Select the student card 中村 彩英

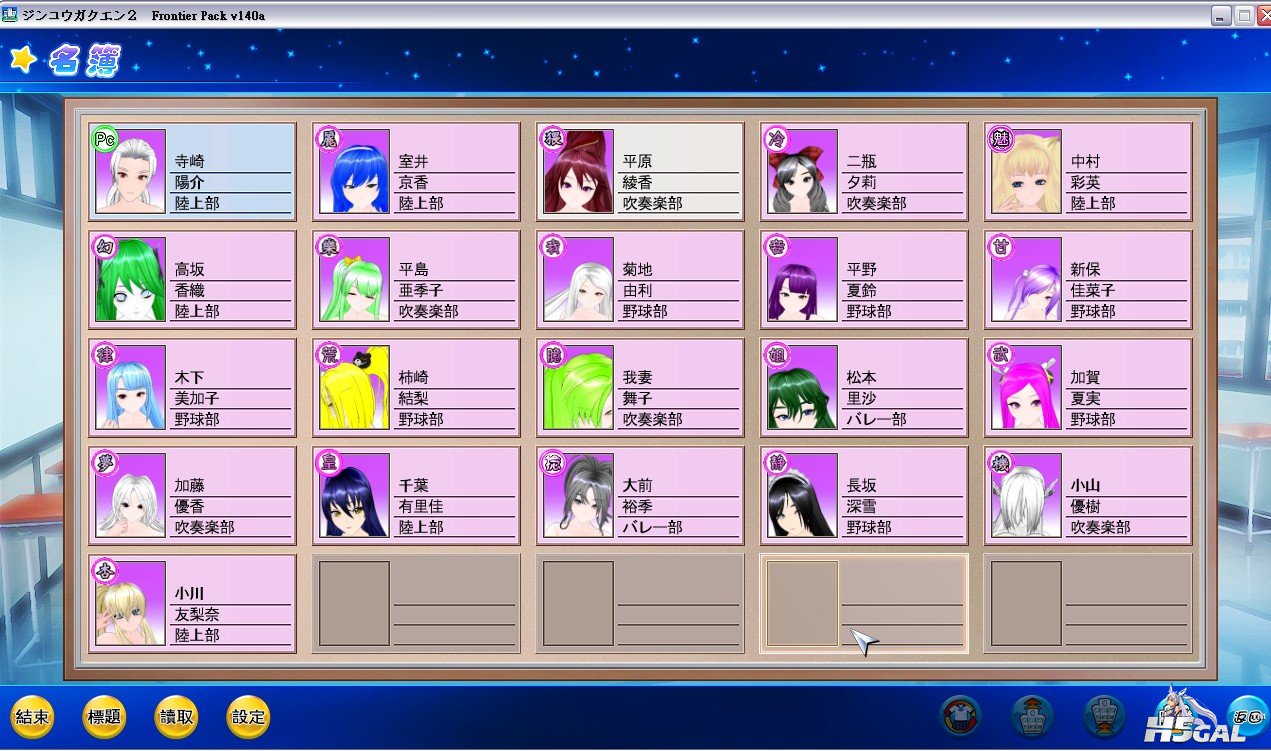point(1088,172)
